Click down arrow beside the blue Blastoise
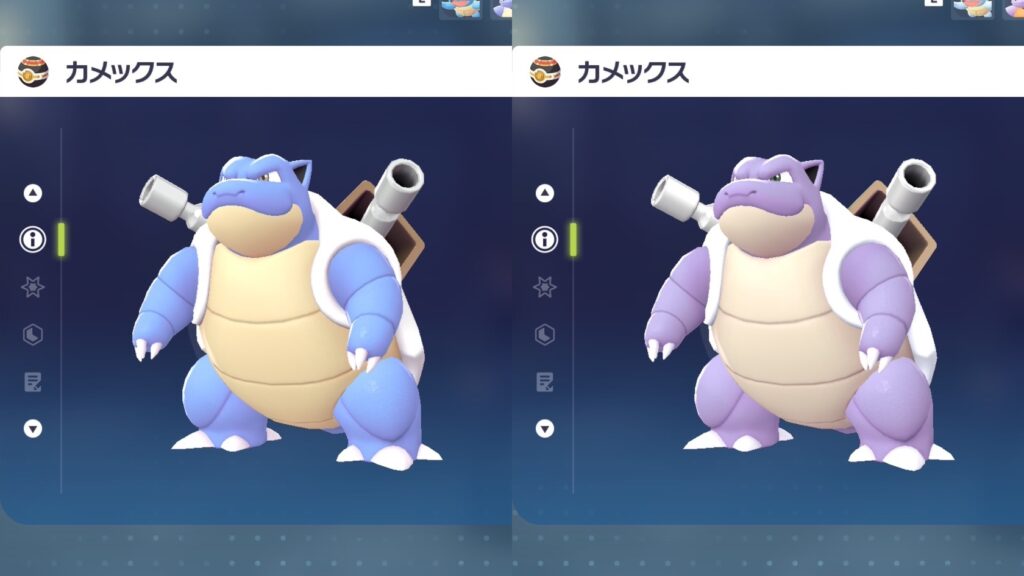This screenshot has height=576, width=1024. (33, 429)
